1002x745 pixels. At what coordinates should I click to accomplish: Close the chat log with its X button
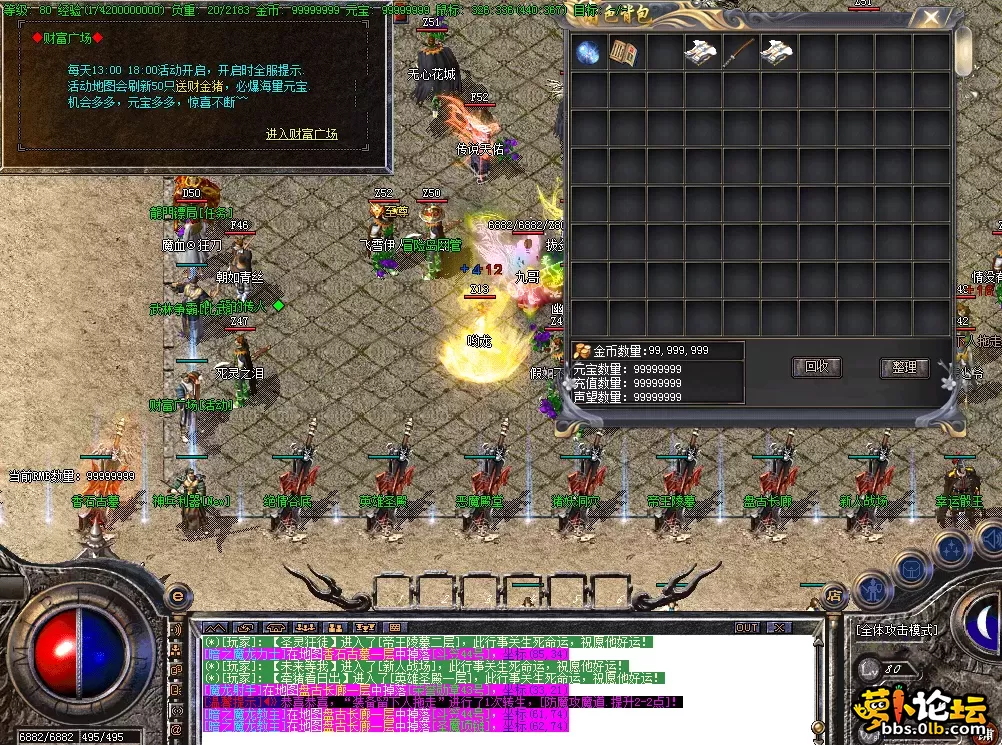[777, 628]
